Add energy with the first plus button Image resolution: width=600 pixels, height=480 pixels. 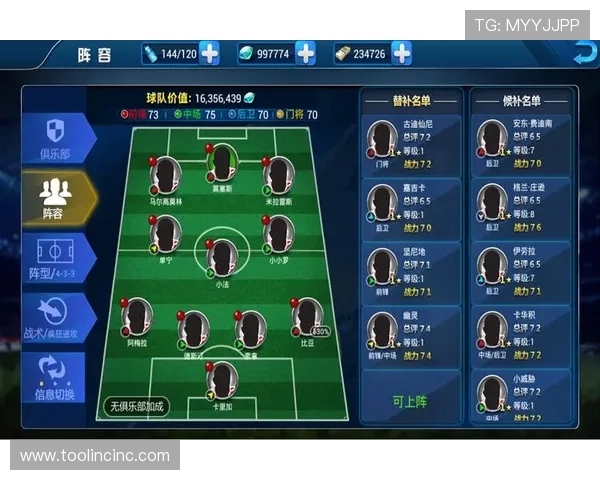(x=209, y=53)
